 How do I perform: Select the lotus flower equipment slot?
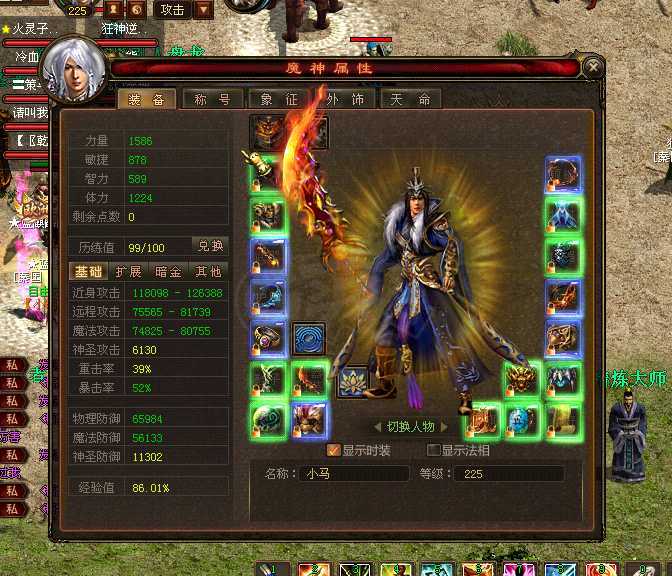(x=352, y=381)
